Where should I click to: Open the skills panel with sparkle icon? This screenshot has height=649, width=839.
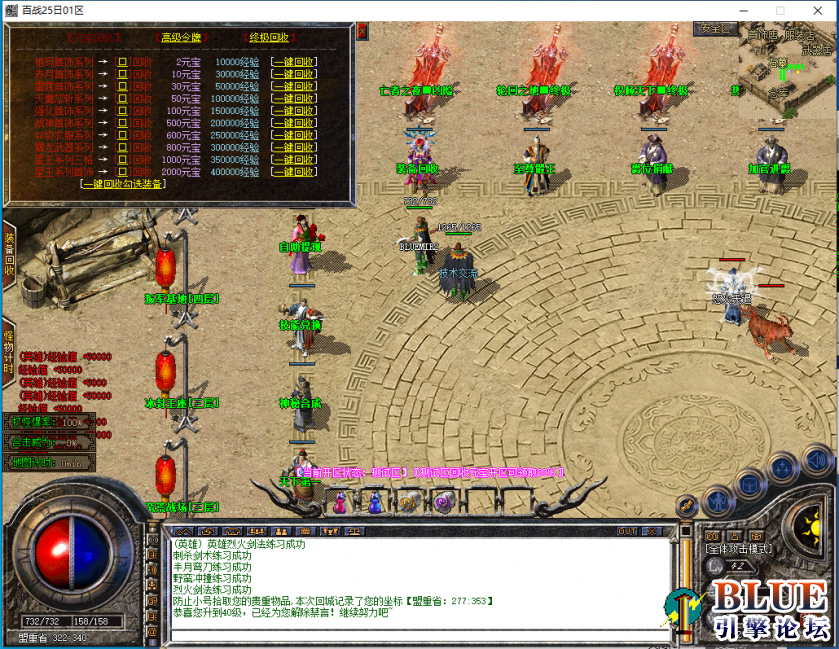pos(782,468)
